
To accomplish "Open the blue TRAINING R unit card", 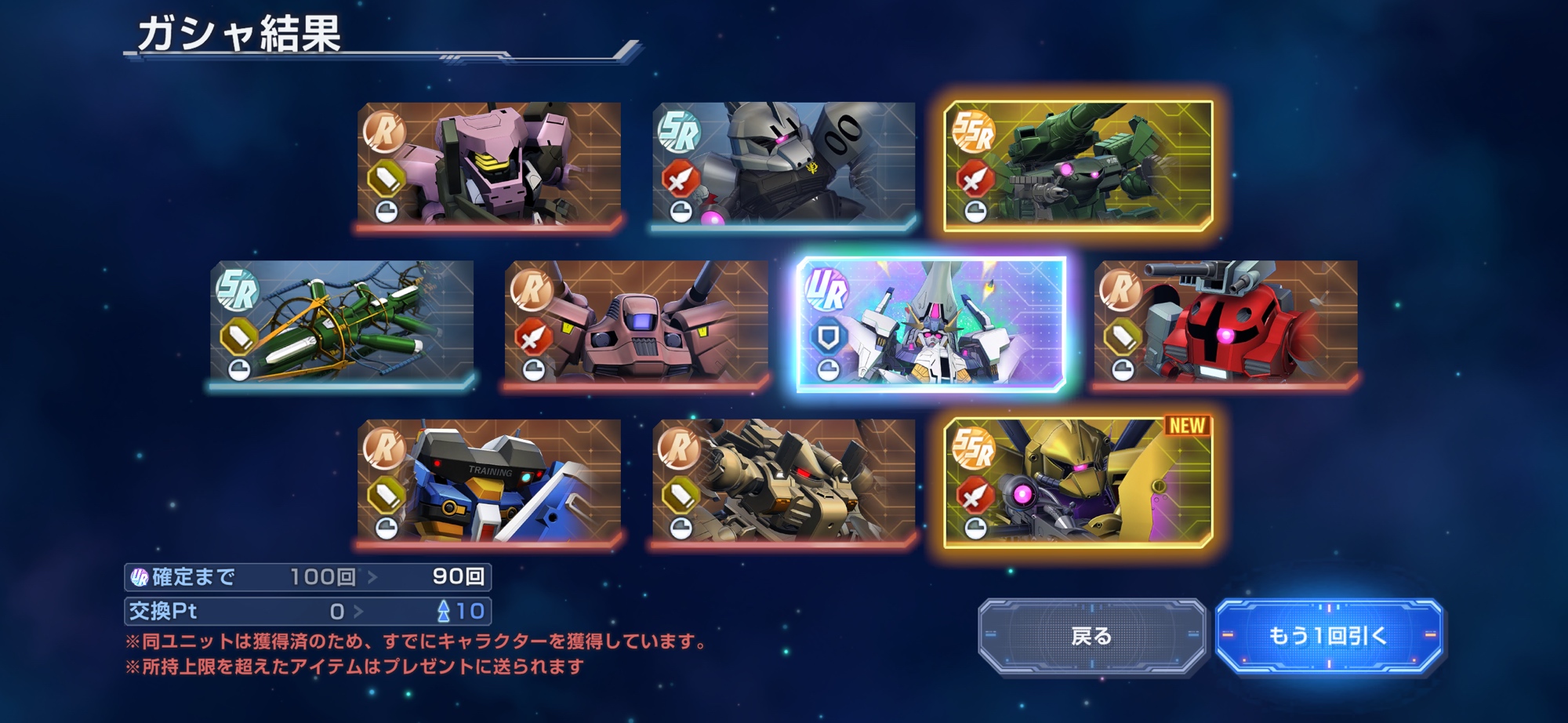I will (489, 482).
